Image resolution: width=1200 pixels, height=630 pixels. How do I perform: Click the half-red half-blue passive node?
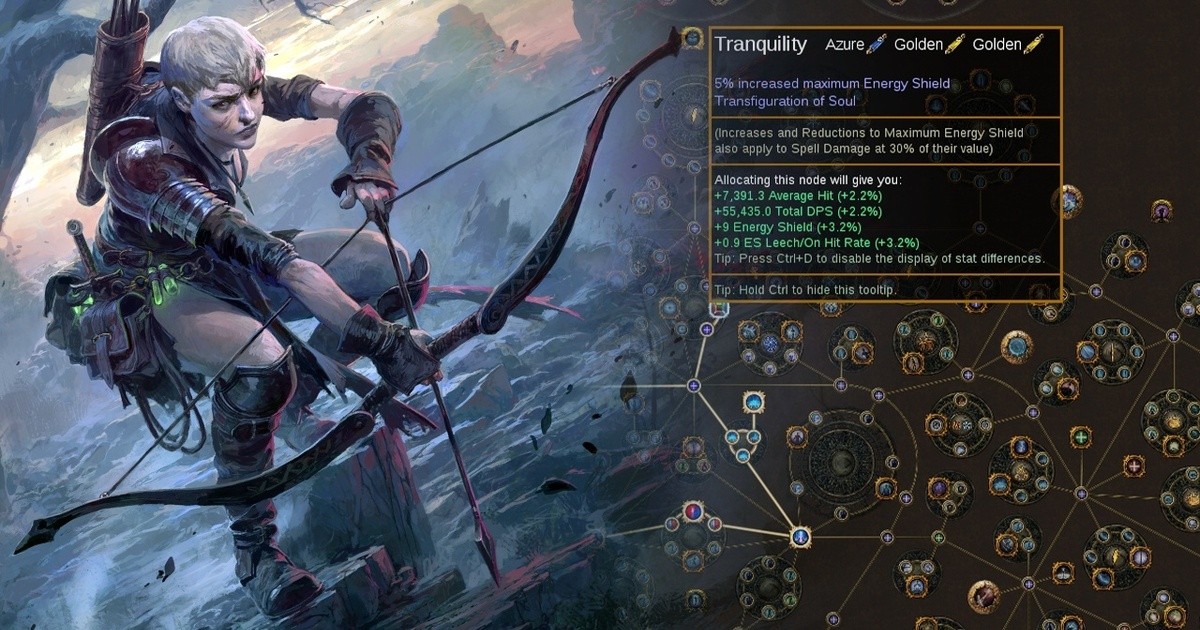(692, 513)
